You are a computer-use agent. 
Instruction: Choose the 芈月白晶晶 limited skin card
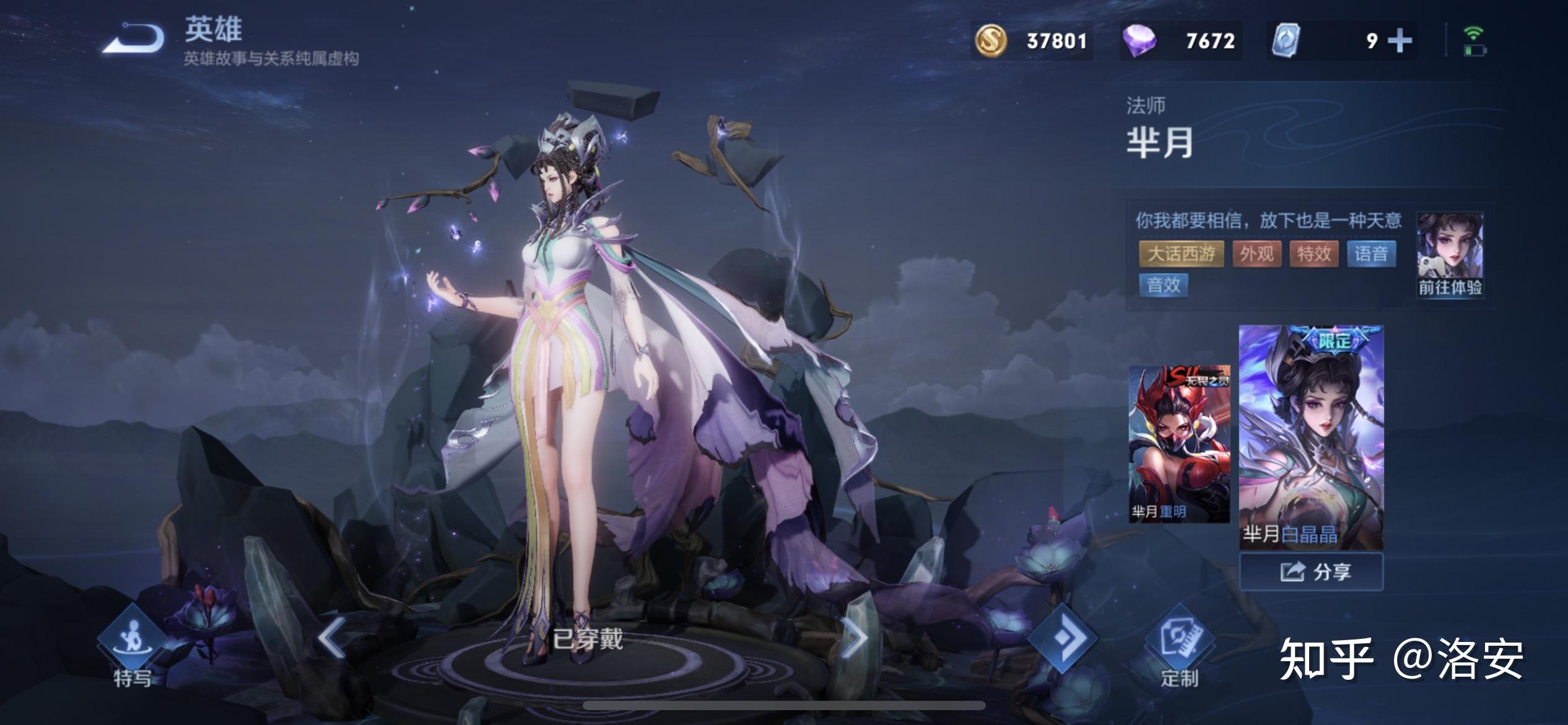coord(1311,437)
